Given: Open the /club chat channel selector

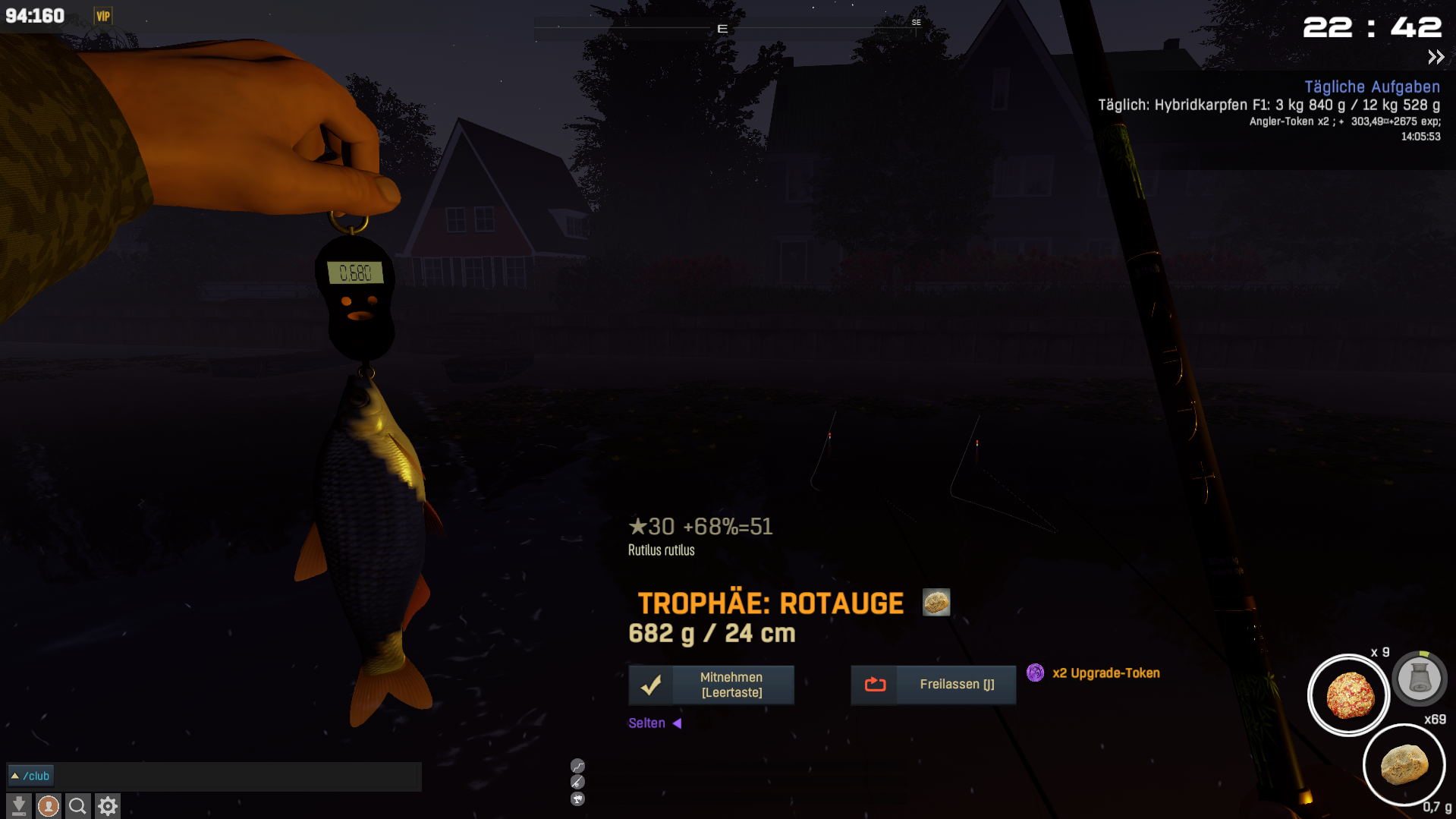Looking at the screenshot, I should 30,776.
